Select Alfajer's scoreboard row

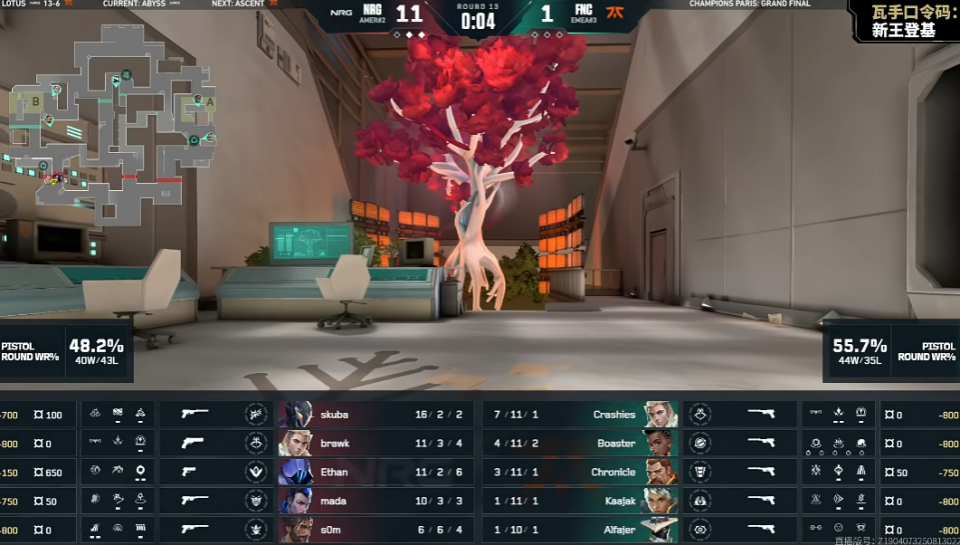pos(580,530)
